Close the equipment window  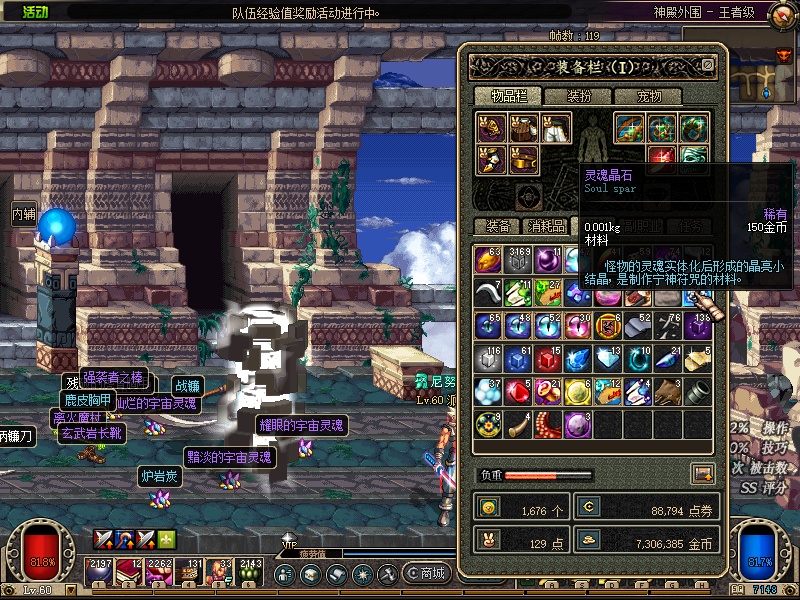coord(708,65)
